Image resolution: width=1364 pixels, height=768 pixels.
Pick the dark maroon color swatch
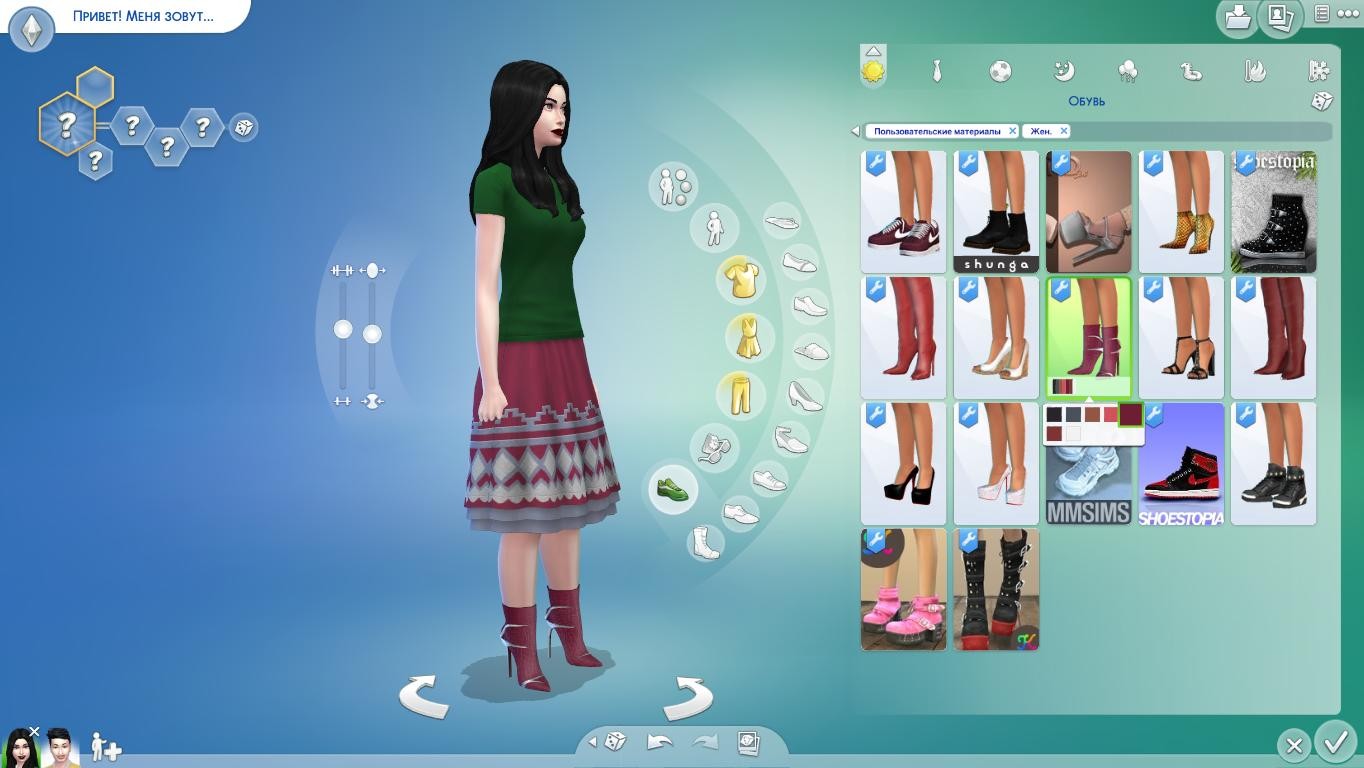(1130, 414)
